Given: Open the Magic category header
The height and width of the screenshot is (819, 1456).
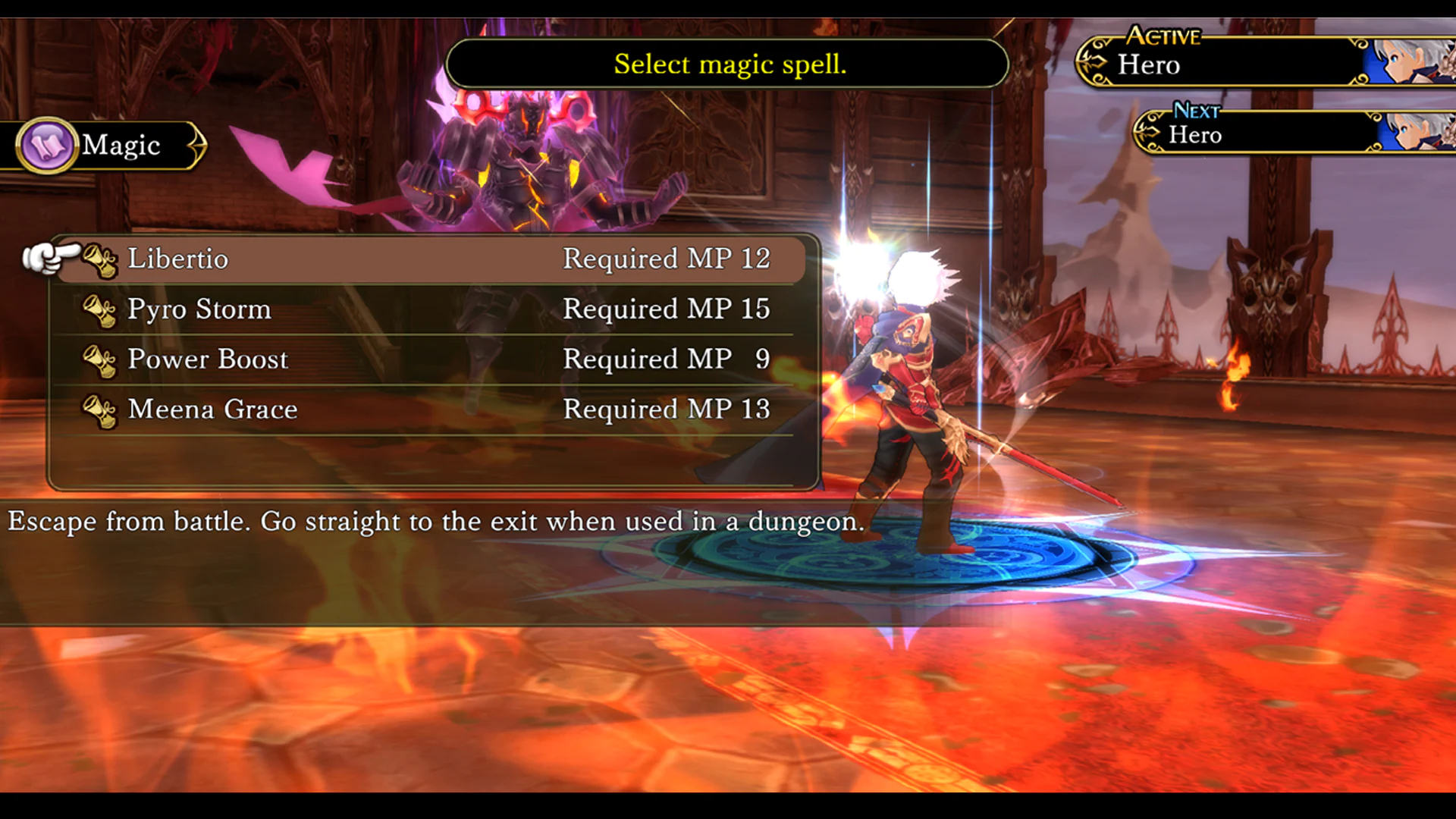Looking at the screenshot, I should click(121, 145).
